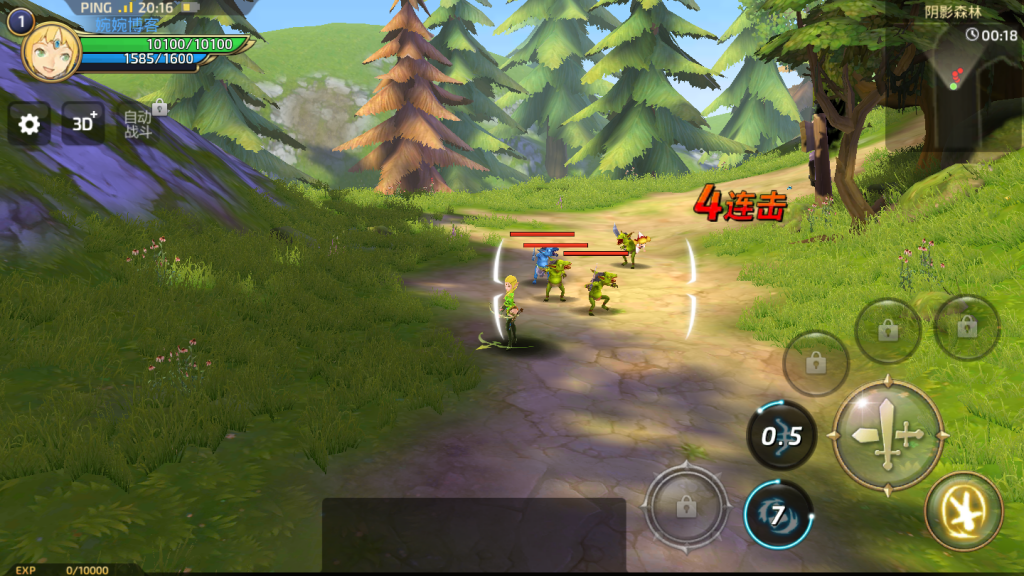Tap the locked 自动战斗 auto-battle button
This screenshot has width=1024, height=576.
[x=138, y=123]
